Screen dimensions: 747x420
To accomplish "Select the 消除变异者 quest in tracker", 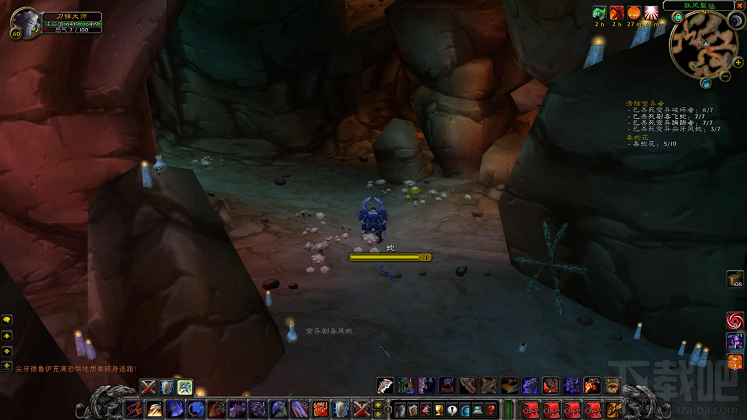I will pyautogui.click(x=644, y=103).
